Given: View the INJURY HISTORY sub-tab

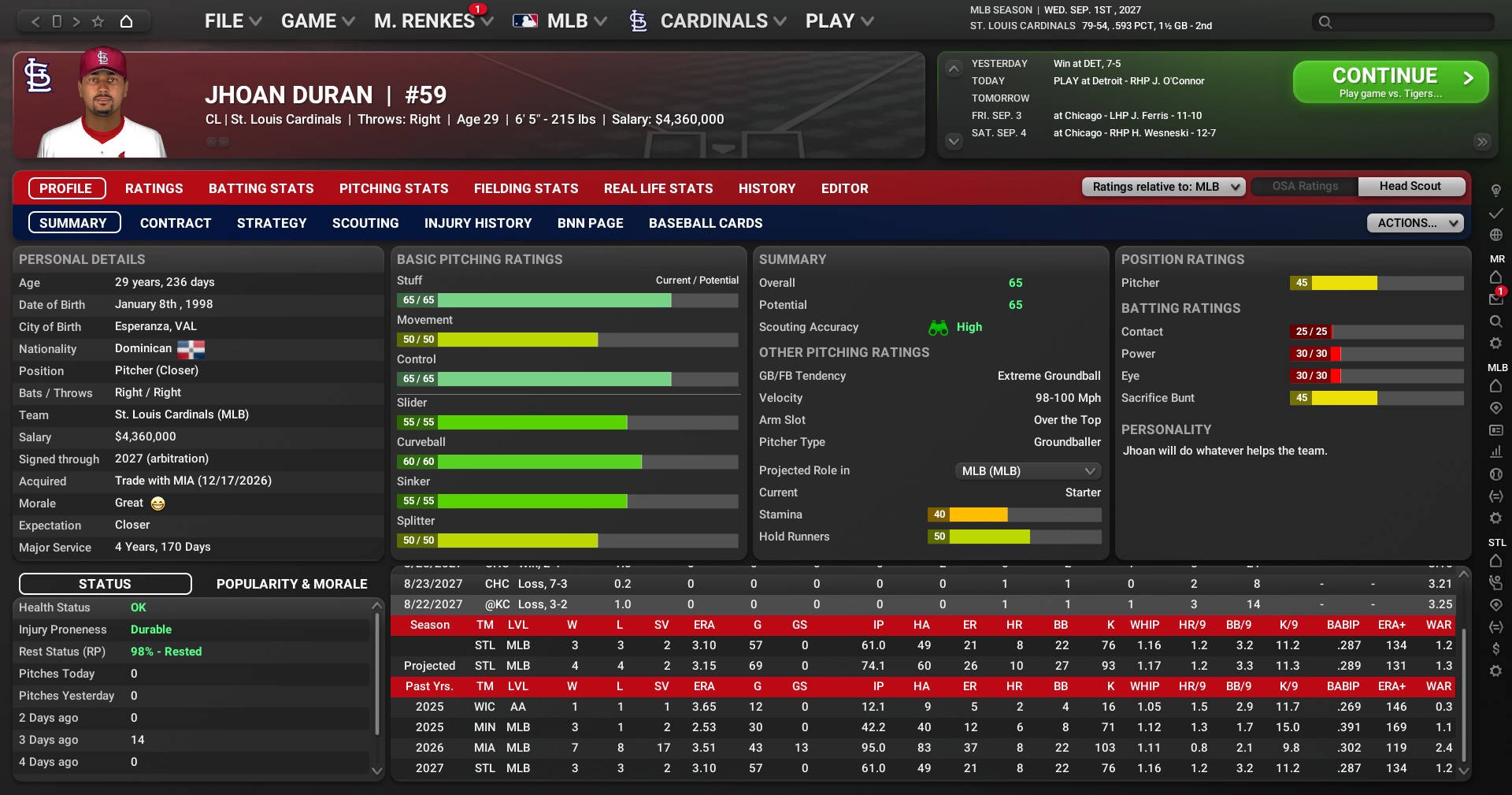Looking at the screenshot, I should (478, 223).
